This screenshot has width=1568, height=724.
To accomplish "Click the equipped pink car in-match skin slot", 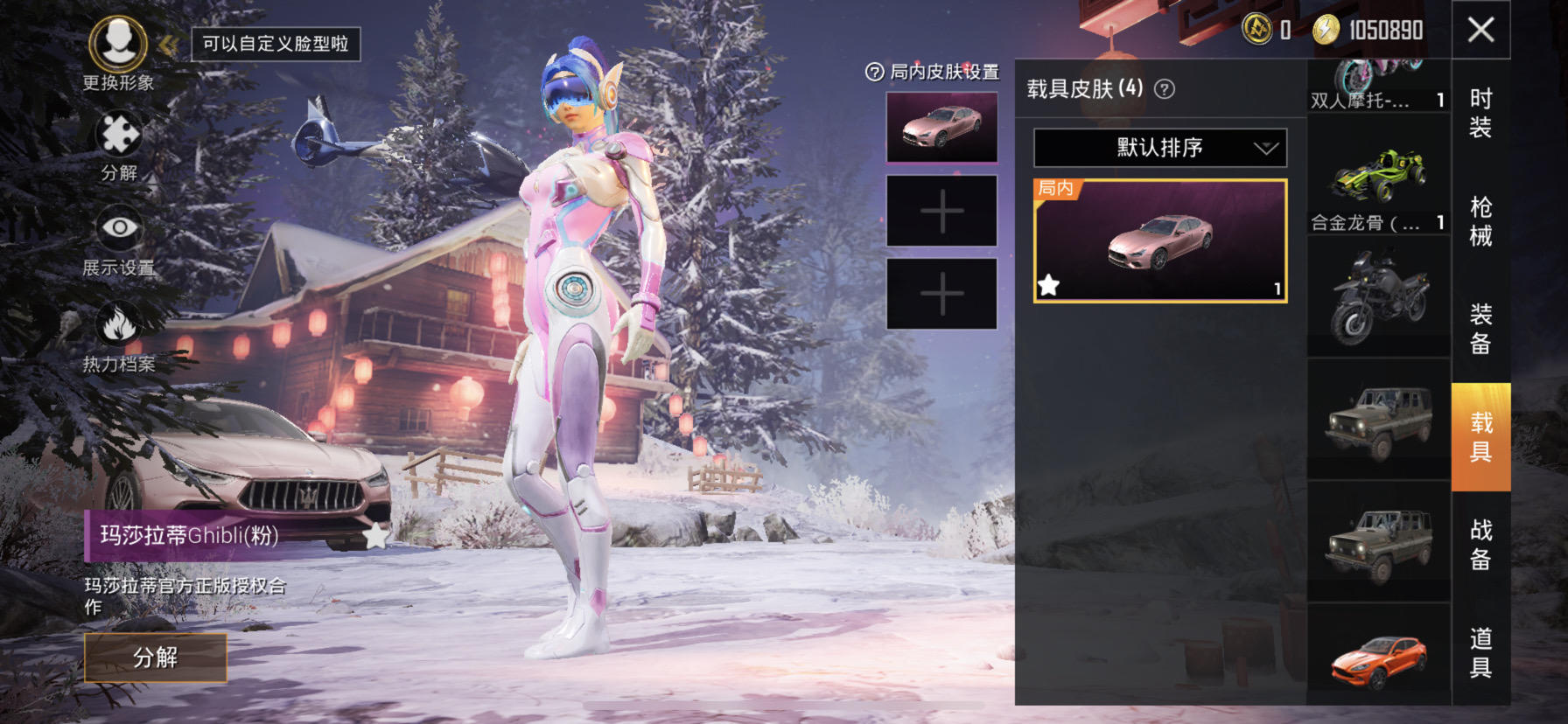I will coord(941,128).
